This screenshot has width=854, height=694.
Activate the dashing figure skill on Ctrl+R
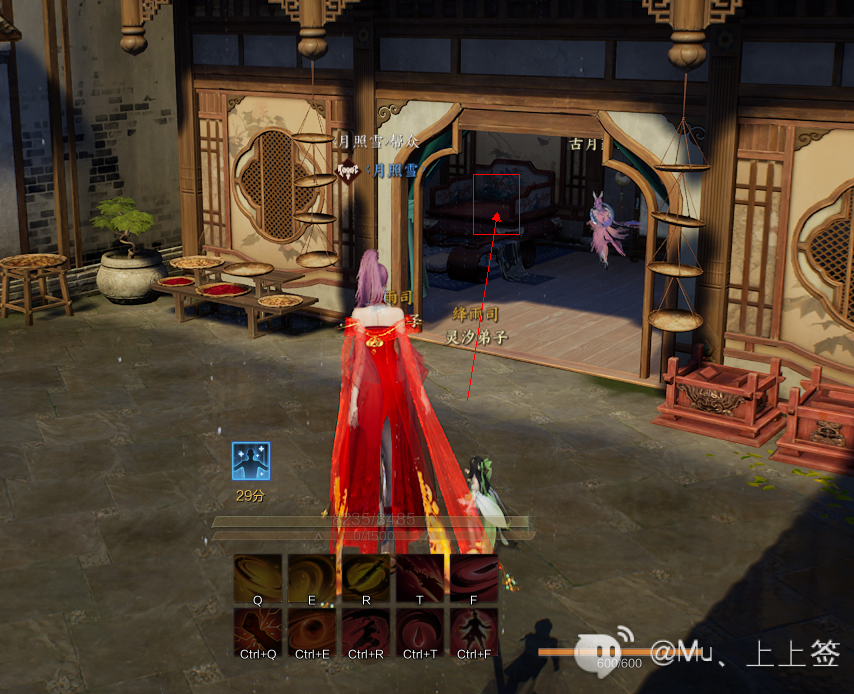[366, 633]
